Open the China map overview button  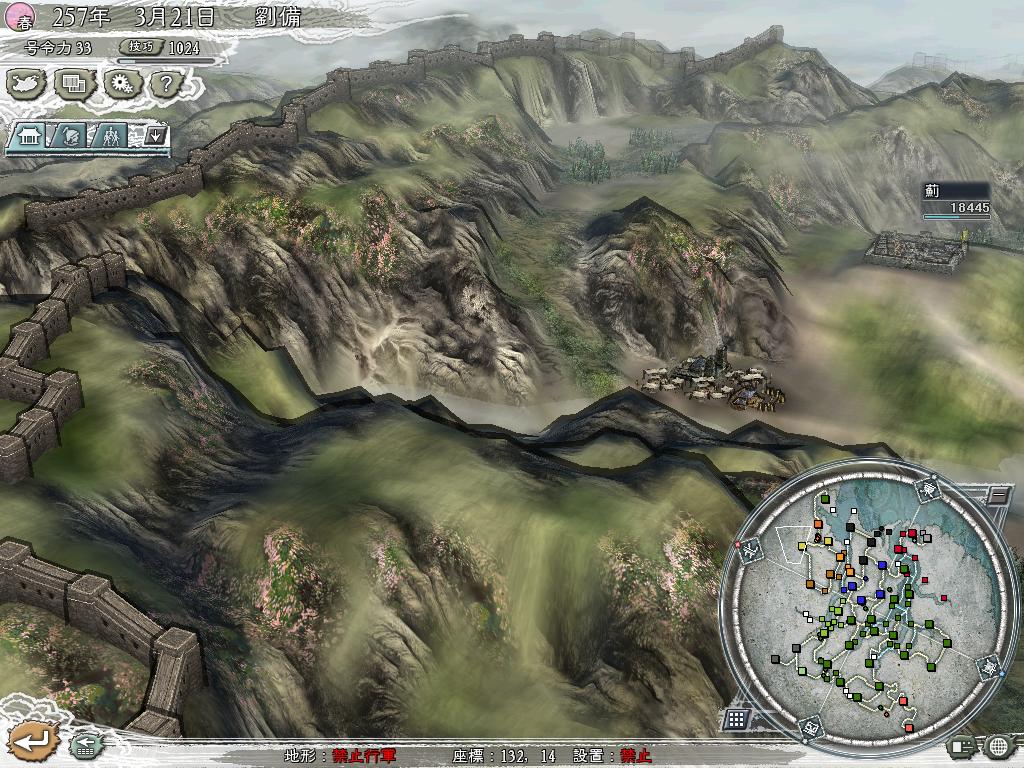tap(23, 84)
